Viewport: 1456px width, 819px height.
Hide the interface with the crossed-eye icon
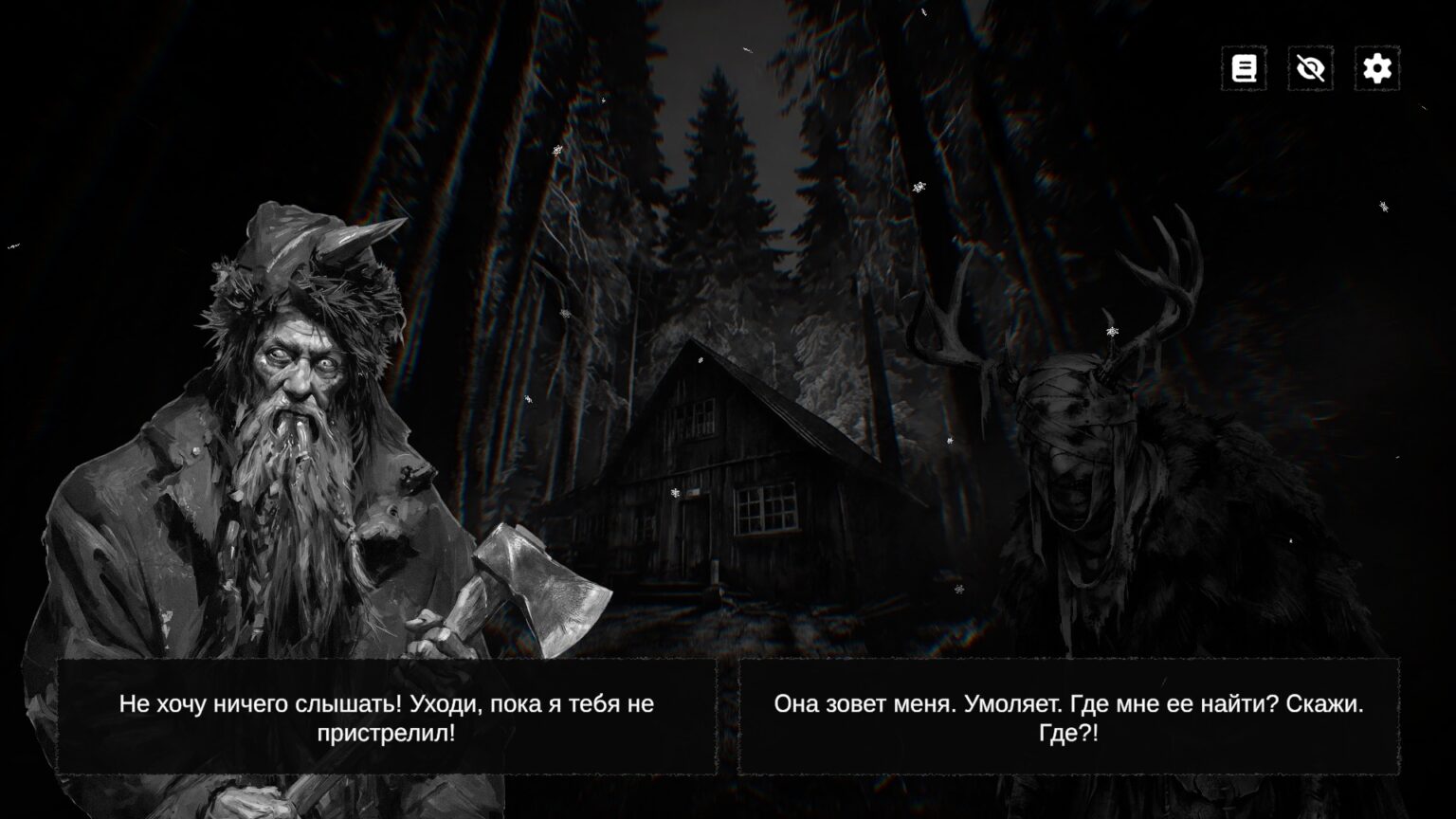click(x=1310, y=68)
